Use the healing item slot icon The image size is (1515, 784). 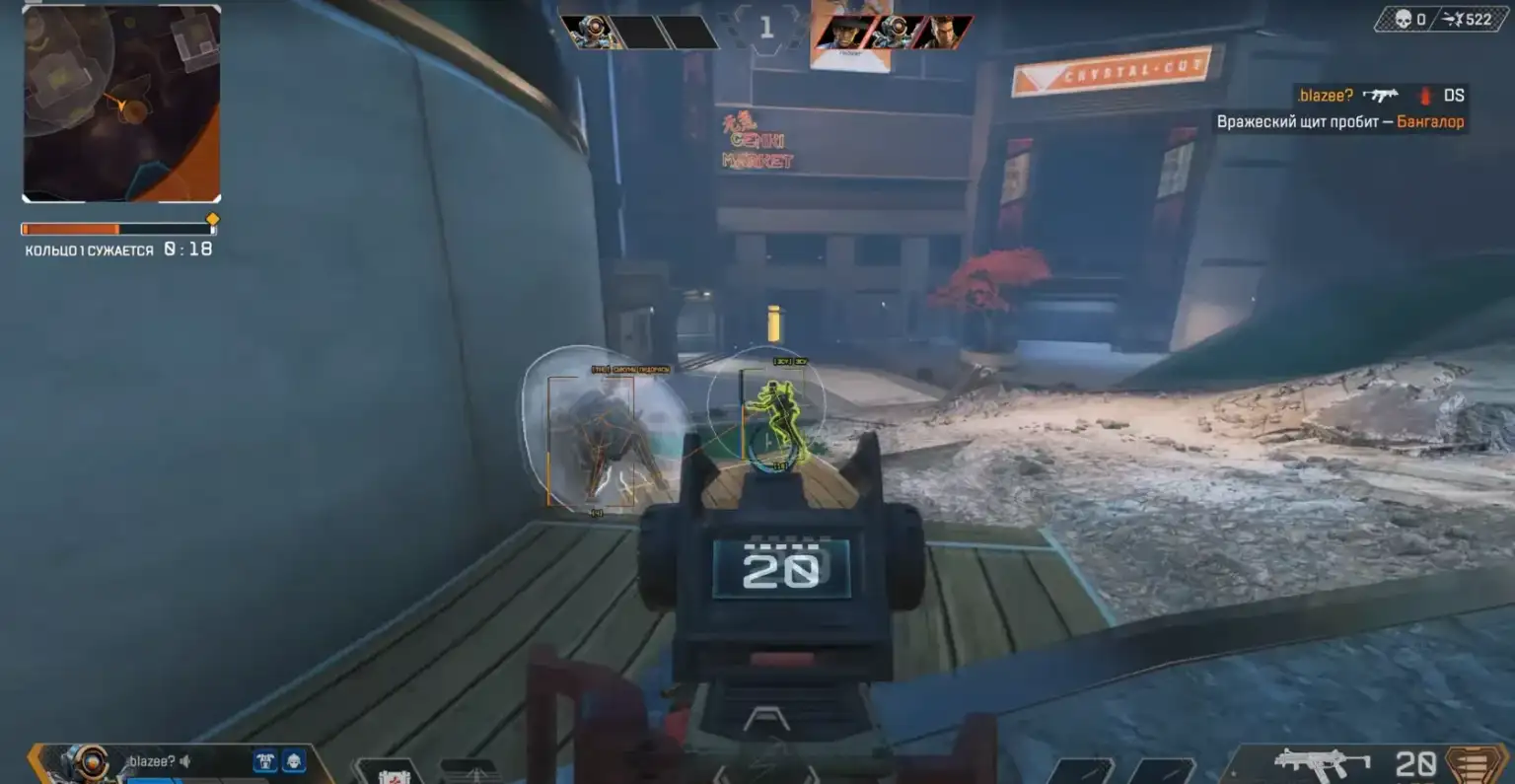pos(394,773)
